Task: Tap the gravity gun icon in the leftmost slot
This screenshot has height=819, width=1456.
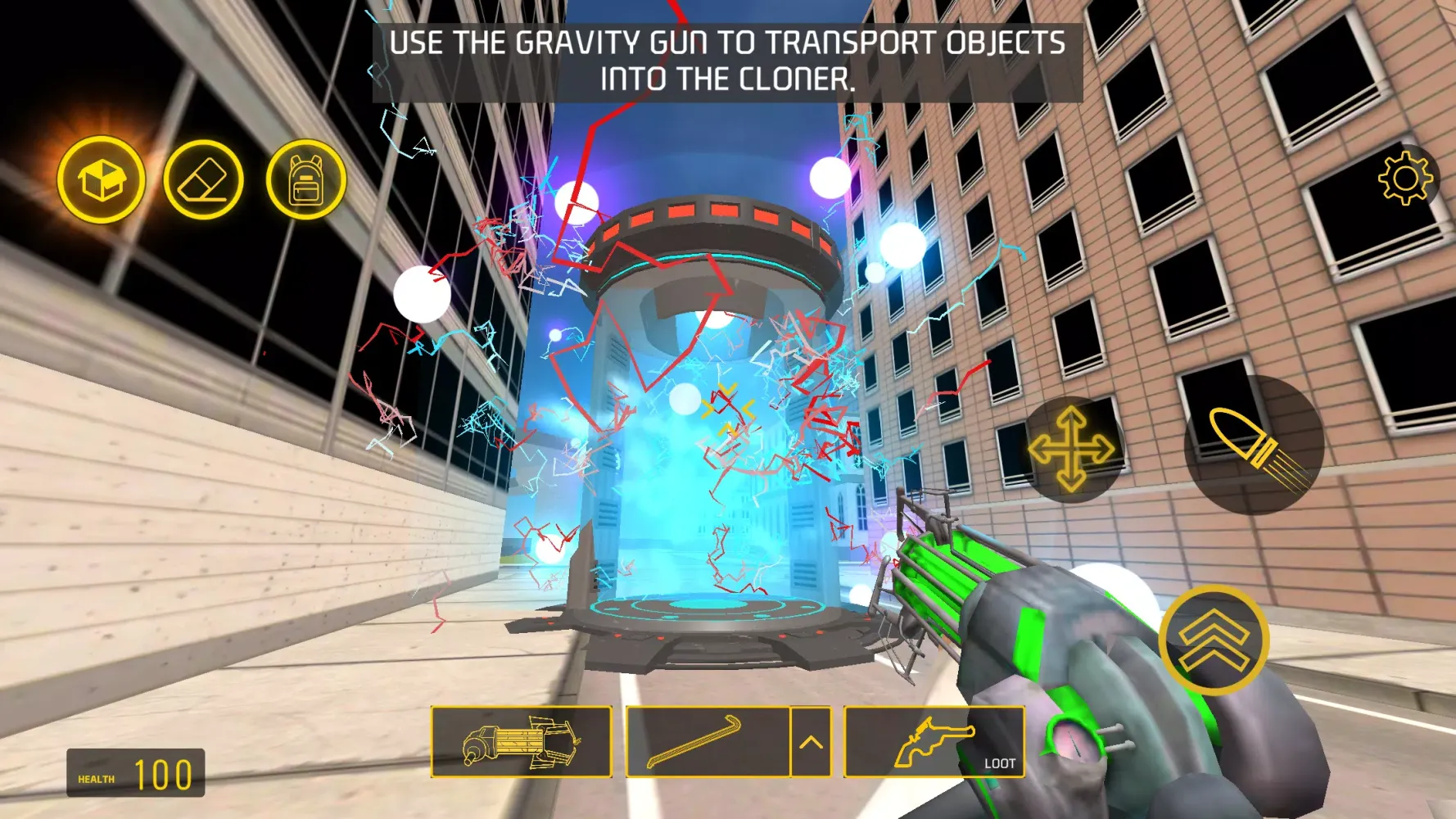Action: coord(522,741)
